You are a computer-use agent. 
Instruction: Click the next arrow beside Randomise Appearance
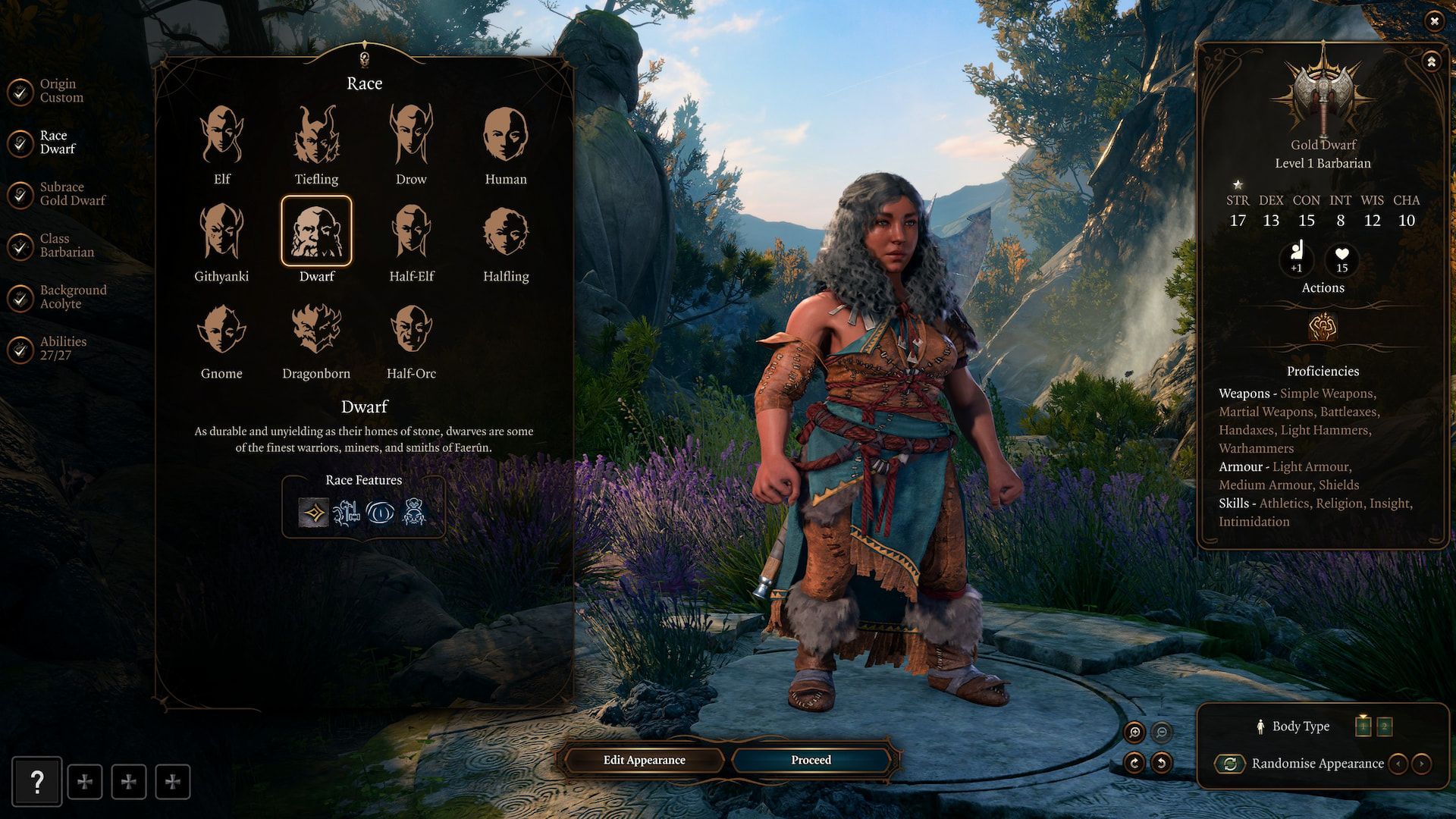(1420, 764)
